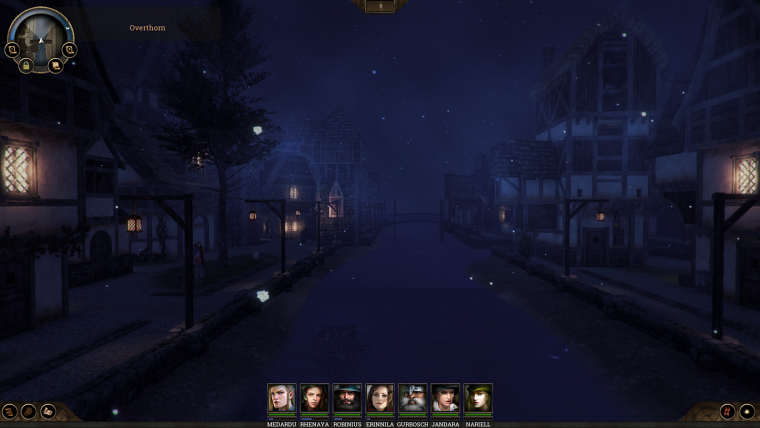Select Rhenaya's party portrait
Viewport: 760px width, 428px height.
coord(314,398)
